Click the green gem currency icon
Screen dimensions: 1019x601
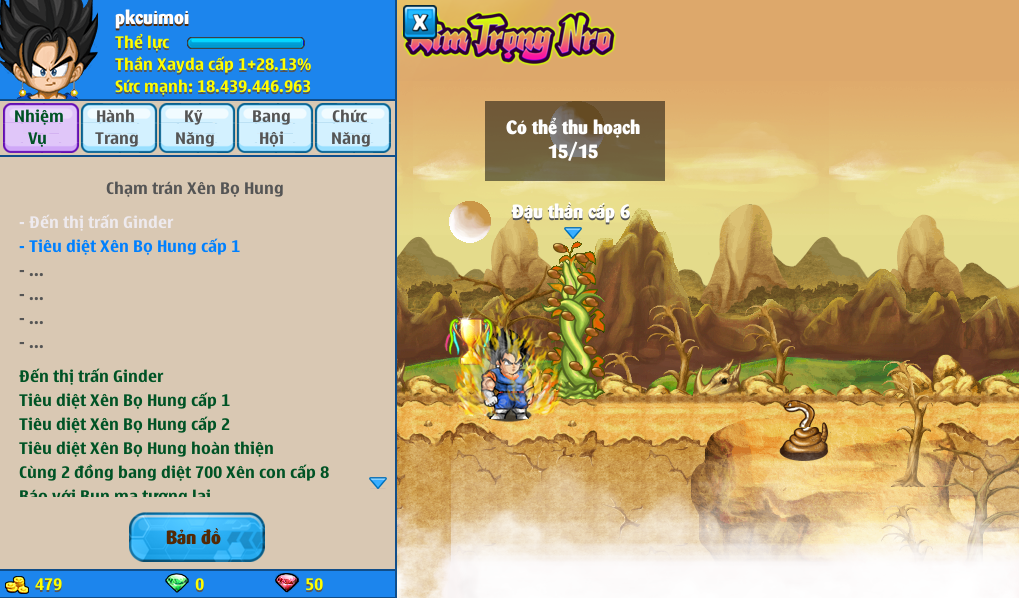pos(177,584)
